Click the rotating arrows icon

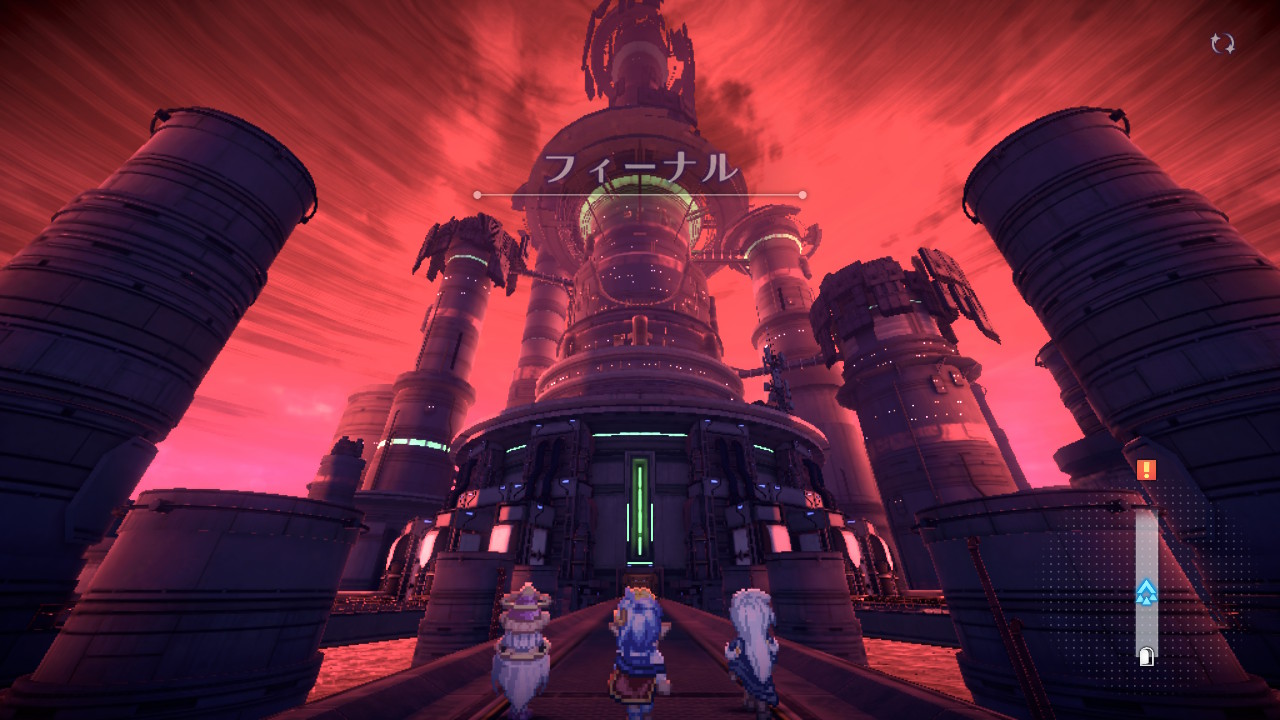tap(1222, 43)
